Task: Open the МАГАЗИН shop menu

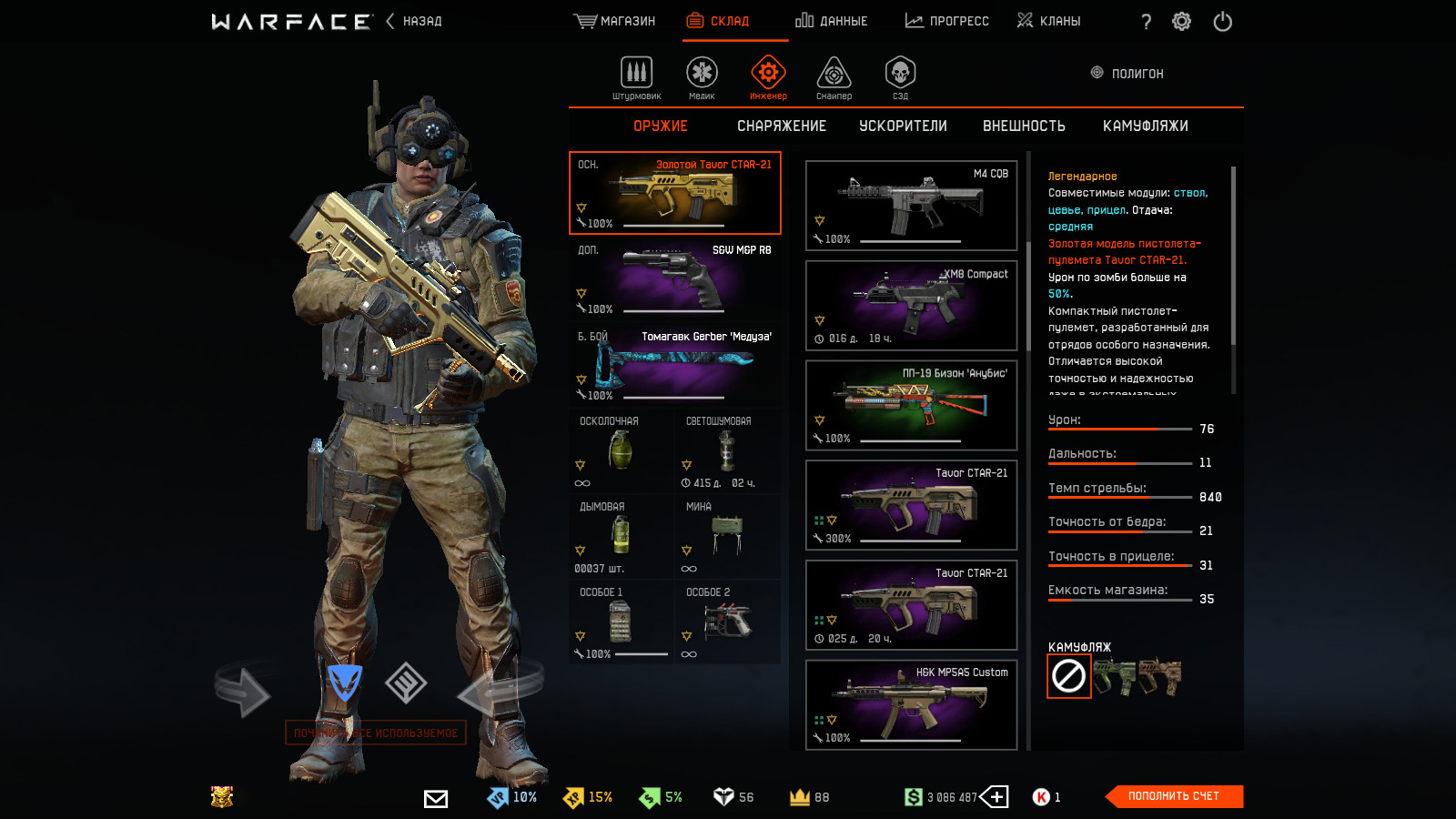Action: [615, 21]
